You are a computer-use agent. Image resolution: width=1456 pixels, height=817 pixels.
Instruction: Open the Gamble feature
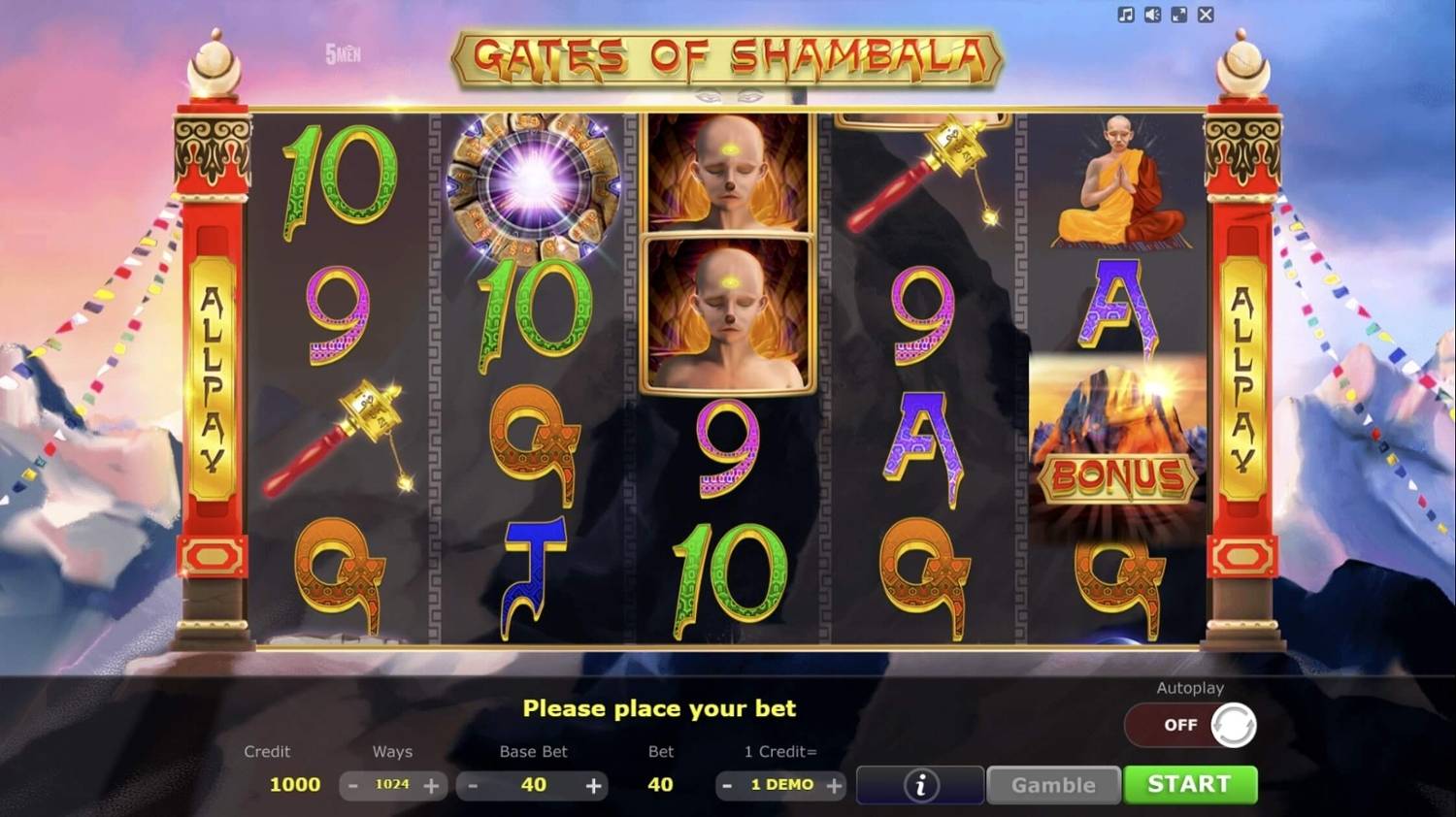(x=1053, y=785)
